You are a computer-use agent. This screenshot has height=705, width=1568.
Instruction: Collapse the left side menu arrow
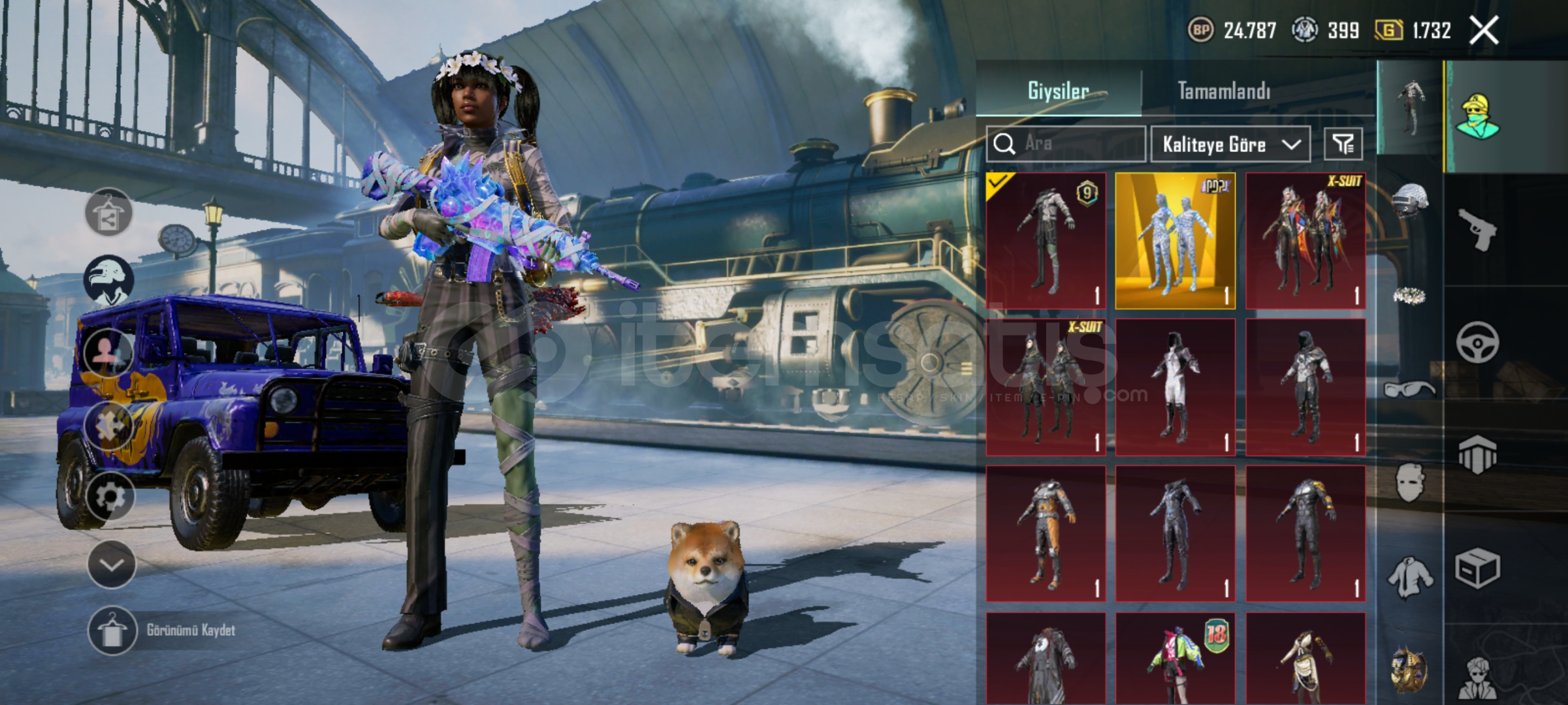click(111, 565)
